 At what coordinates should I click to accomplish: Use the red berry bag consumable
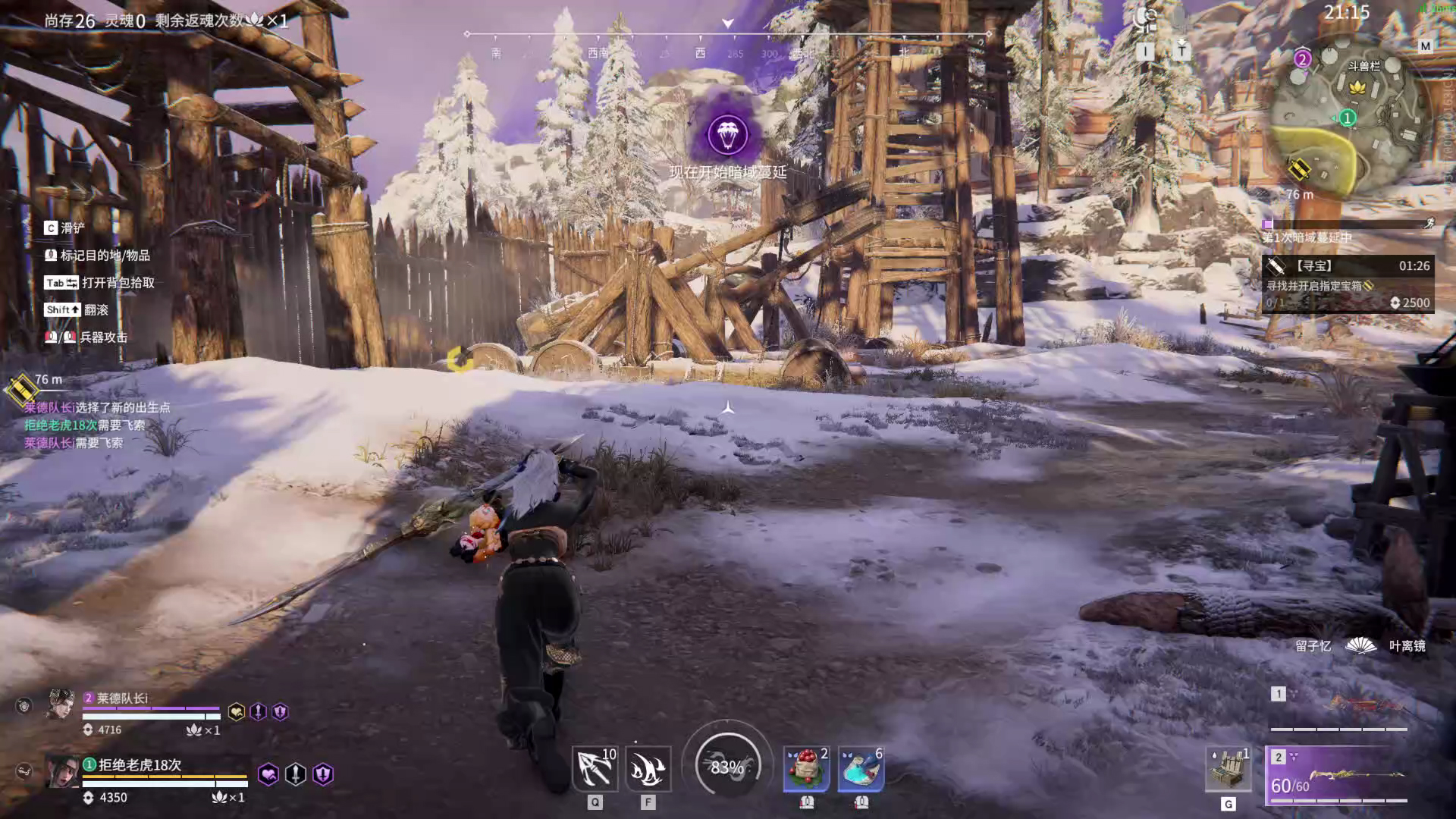click(x=806, y=769)
